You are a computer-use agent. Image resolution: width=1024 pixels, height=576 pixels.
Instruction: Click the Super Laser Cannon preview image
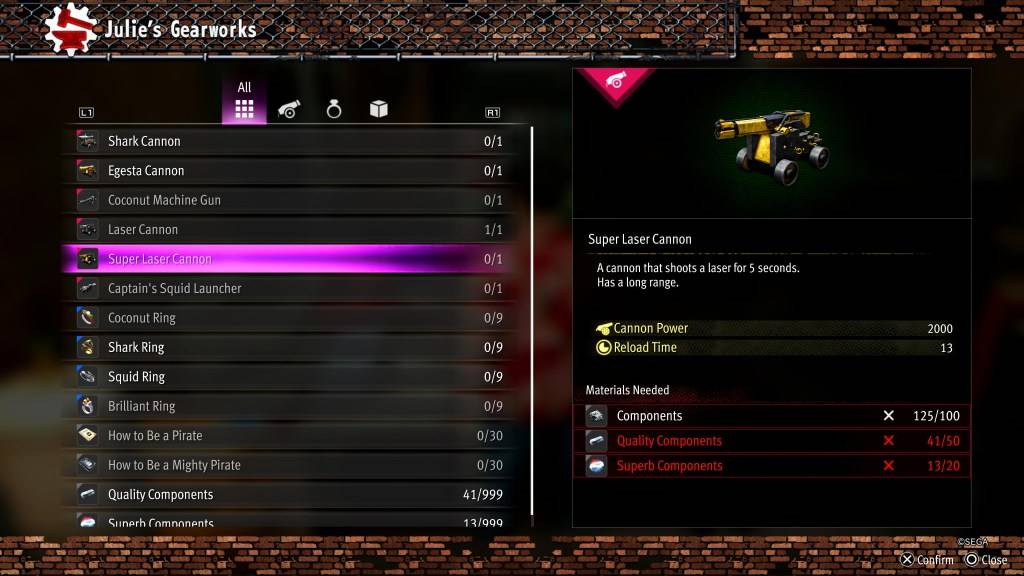pos(771,142)
